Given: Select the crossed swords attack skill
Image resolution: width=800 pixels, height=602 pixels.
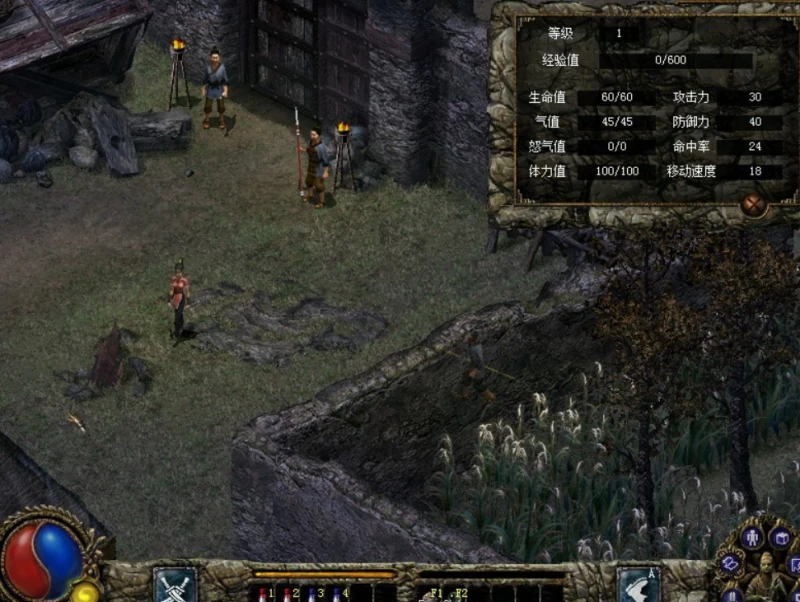Looking at the screenshot, I should pyautogui.click(x=174, y=584).
